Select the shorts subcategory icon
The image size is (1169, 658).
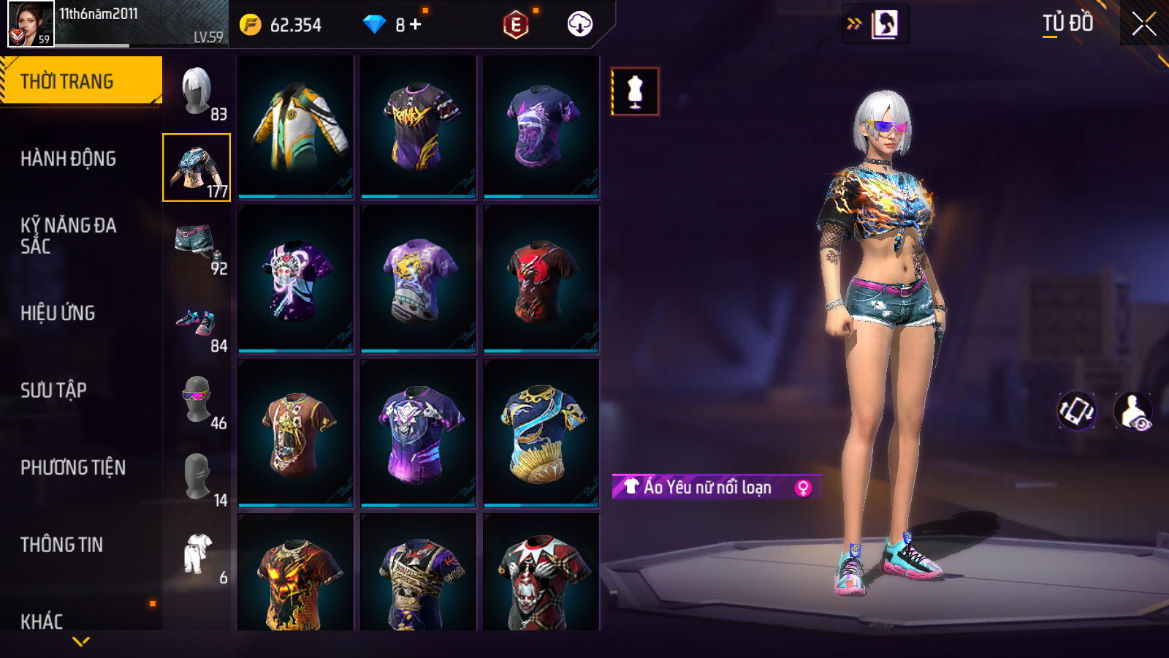[197, 246]
